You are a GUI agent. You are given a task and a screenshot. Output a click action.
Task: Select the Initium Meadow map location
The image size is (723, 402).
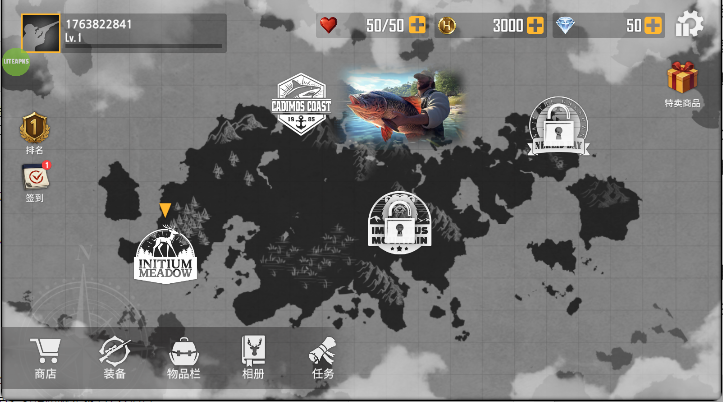(x=165, y=254)
